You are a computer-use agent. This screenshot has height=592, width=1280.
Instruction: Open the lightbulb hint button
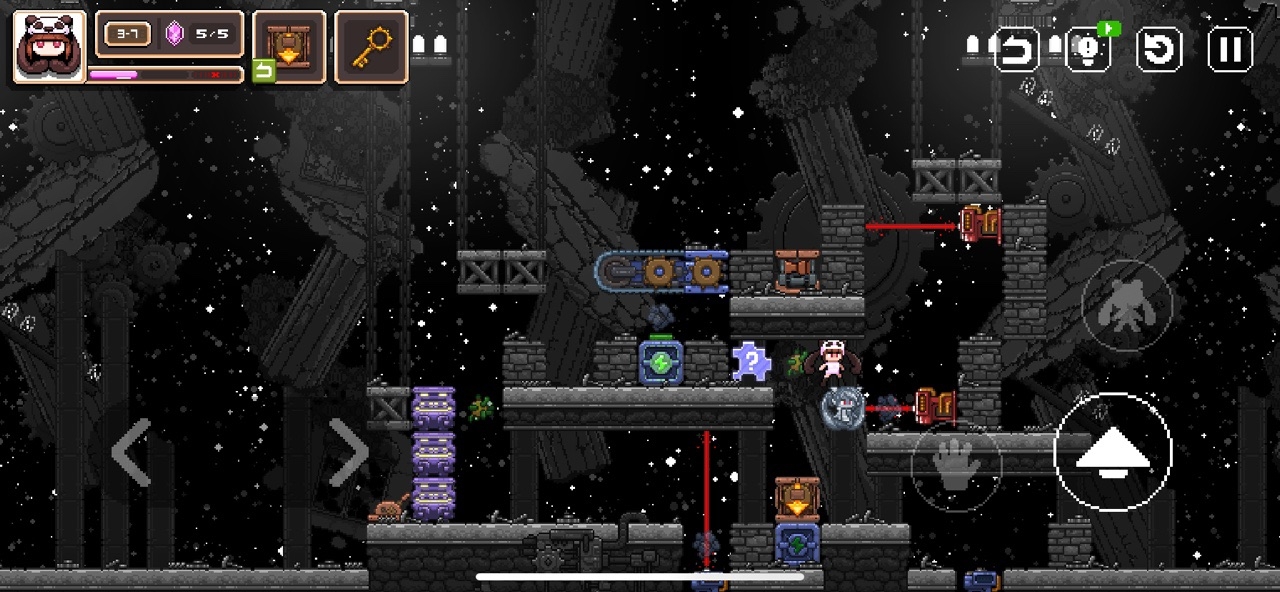1089,49
